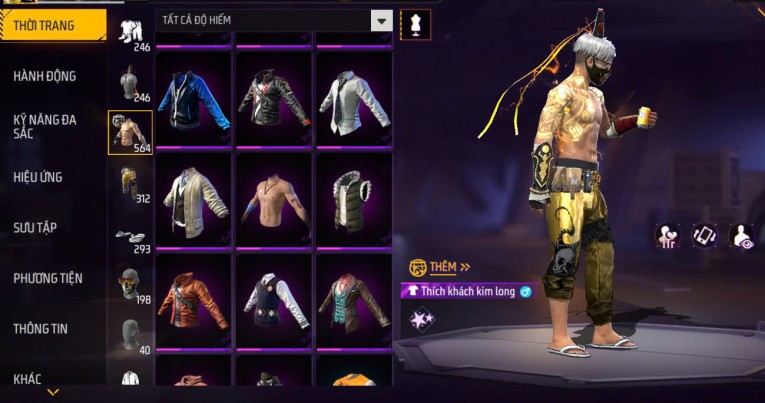Open the Thời Trang tab
765x403 pixels.
point(52,25)
